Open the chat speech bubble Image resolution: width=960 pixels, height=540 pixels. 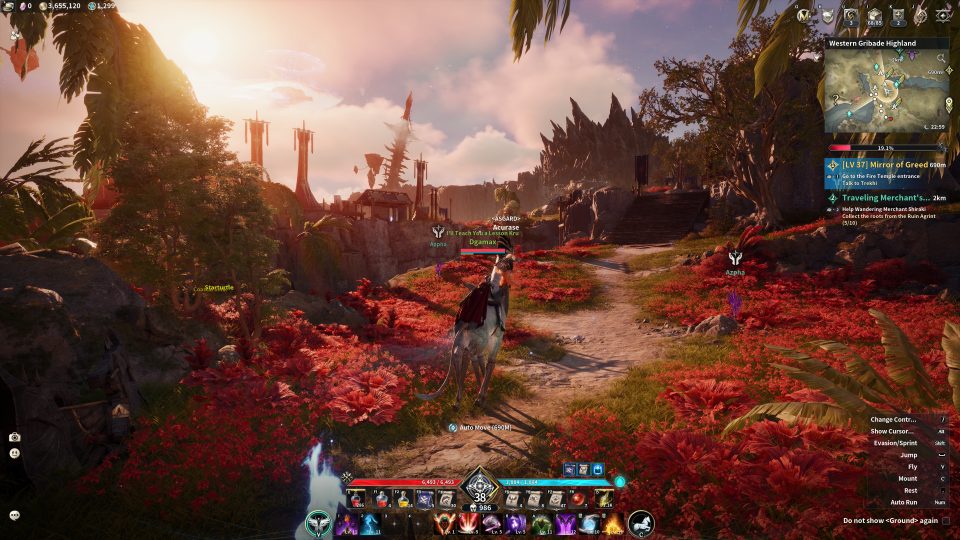point(15,515)
